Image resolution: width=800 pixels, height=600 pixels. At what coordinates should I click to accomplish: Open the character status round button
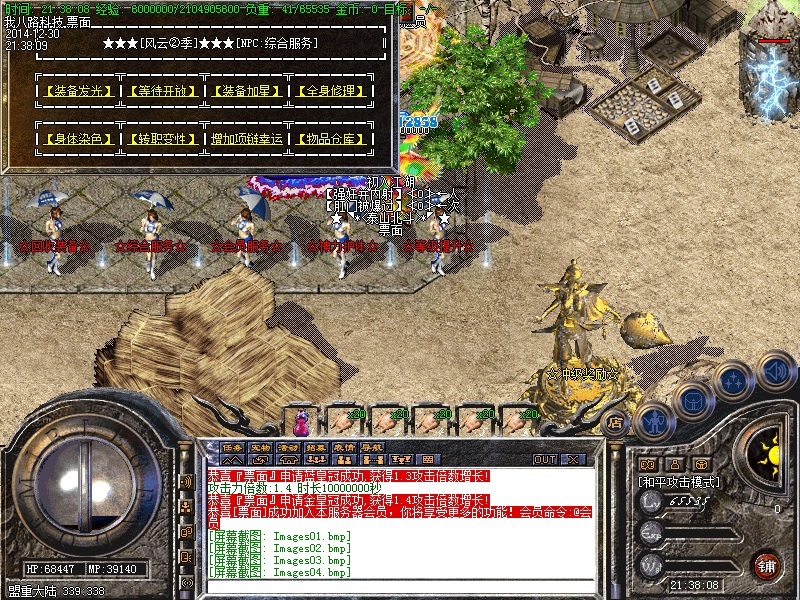pos(652,421)
